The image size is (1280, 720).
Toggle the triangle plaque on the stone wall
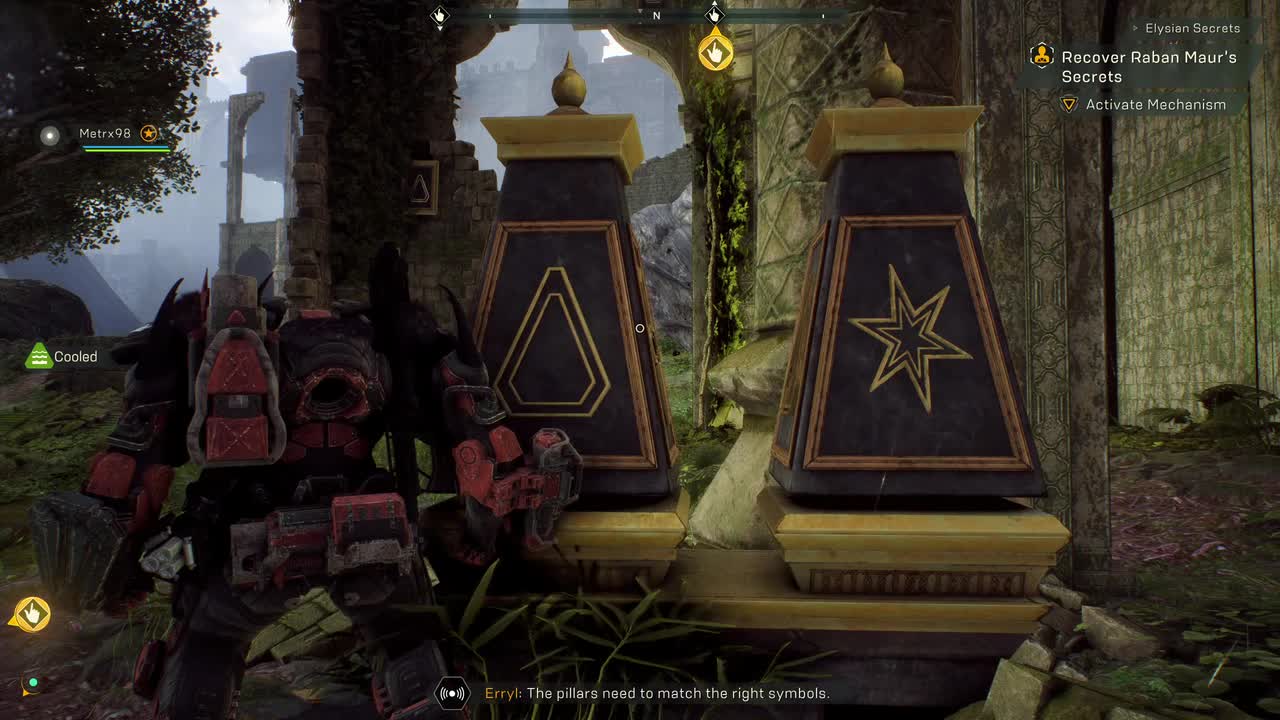(421, 186)
